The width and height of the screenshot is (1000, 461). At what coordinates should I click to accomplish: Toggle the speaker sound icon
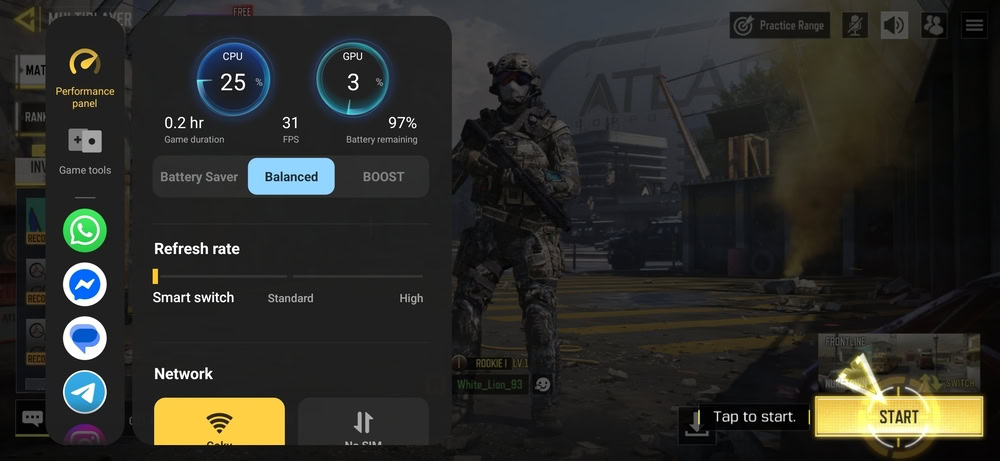point(894,25)
